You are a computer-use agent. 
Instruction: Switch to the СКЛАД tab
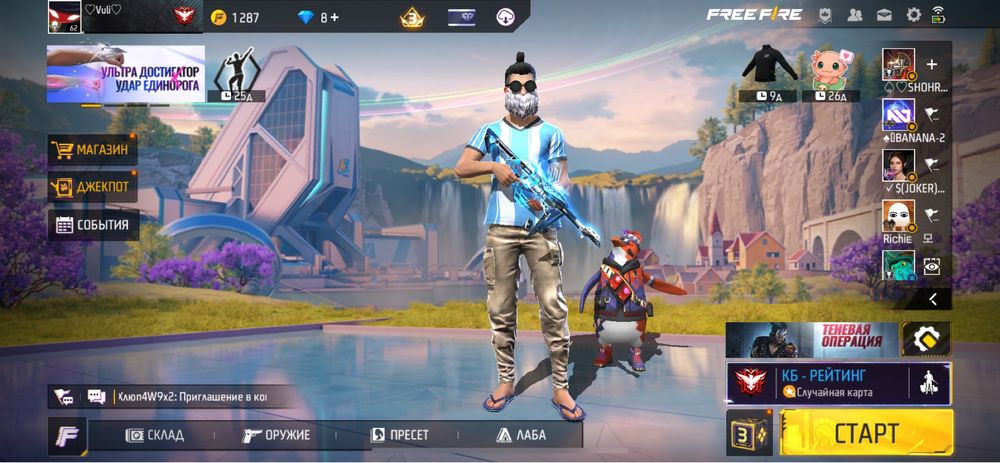155,435
